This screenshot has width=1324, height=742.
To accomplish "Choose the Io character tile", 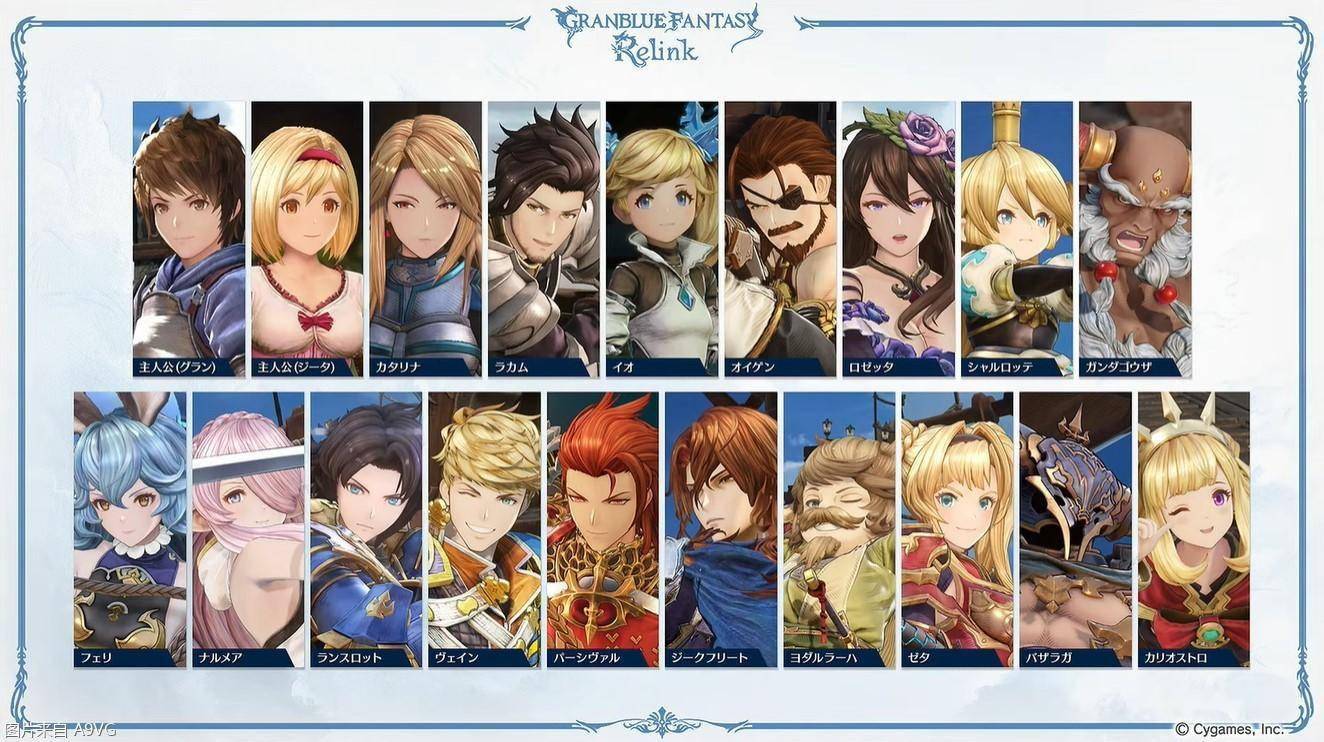I will click(662, 238).
